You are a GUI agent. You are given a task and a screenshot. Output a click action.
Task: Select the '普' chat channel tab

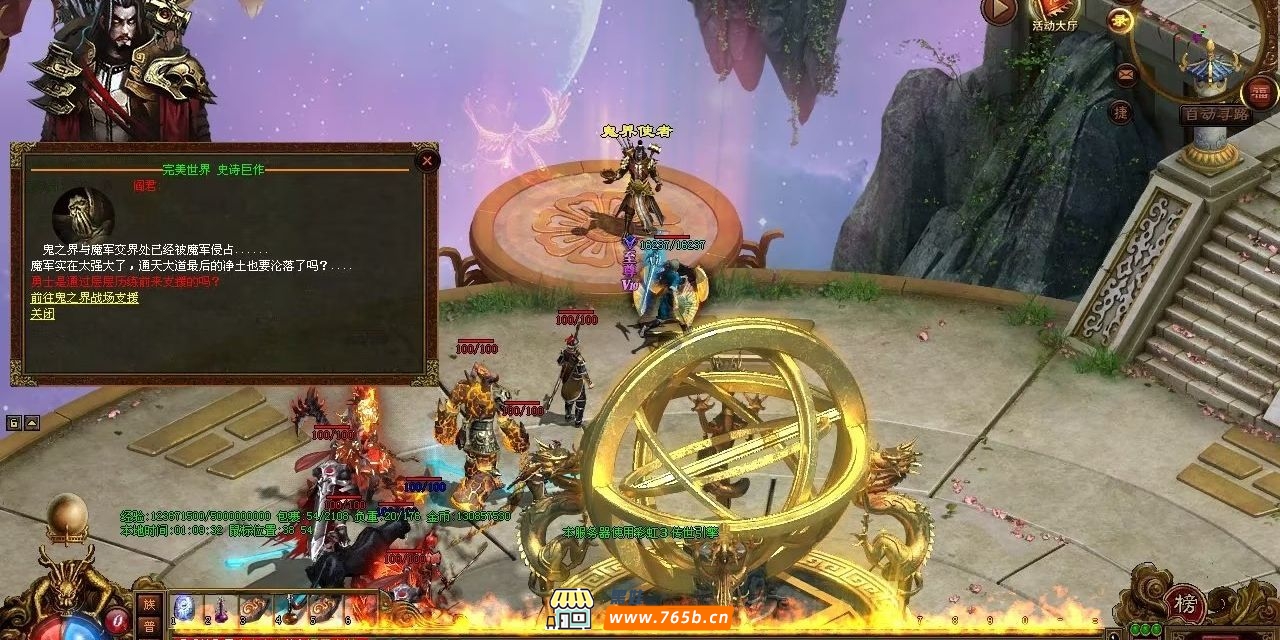pyautogui.click(x=149, y=626)
